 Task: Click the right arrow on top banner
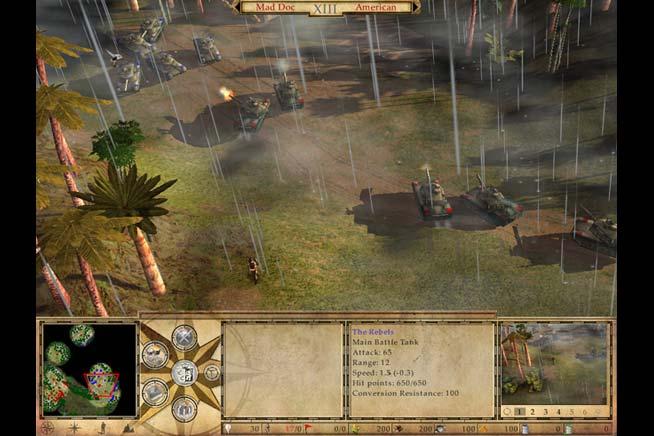(x=417, y=7)
